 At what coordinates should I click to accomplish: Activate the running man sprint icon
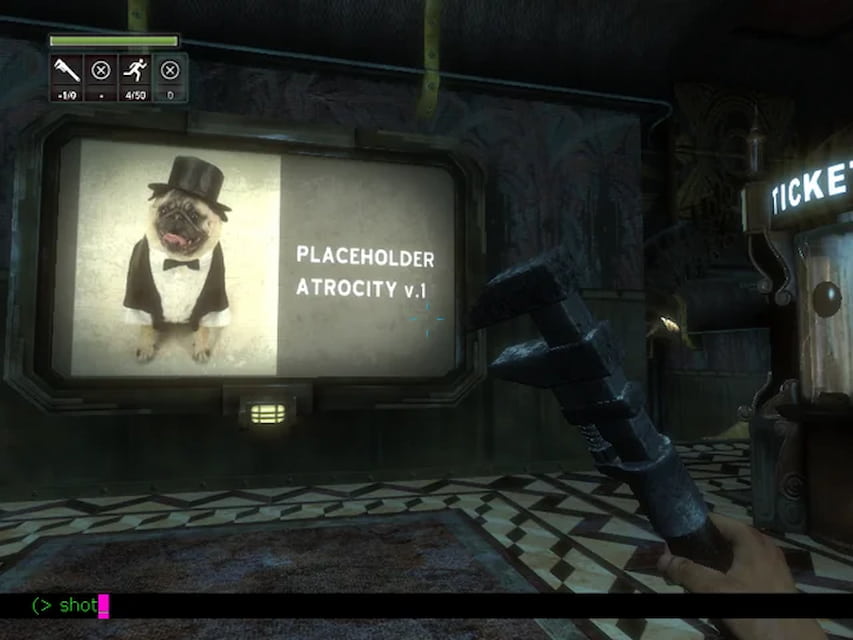coord(134,70)
